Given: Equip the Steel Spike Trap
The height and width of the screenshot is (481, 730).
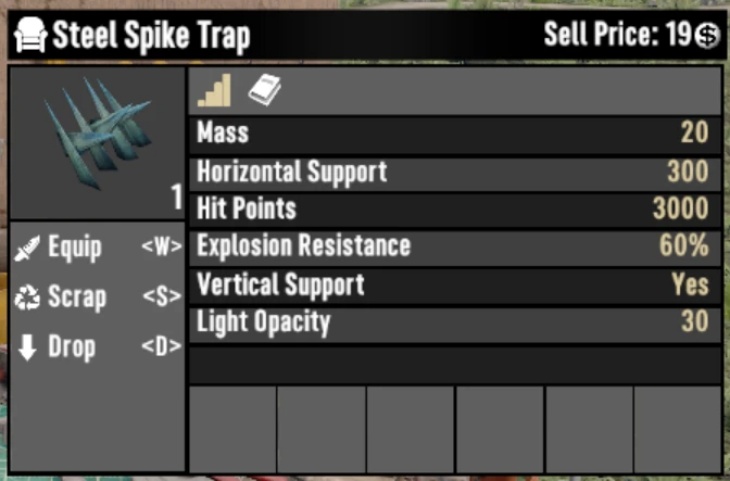Looking at the screenshot, I should 75,248.
